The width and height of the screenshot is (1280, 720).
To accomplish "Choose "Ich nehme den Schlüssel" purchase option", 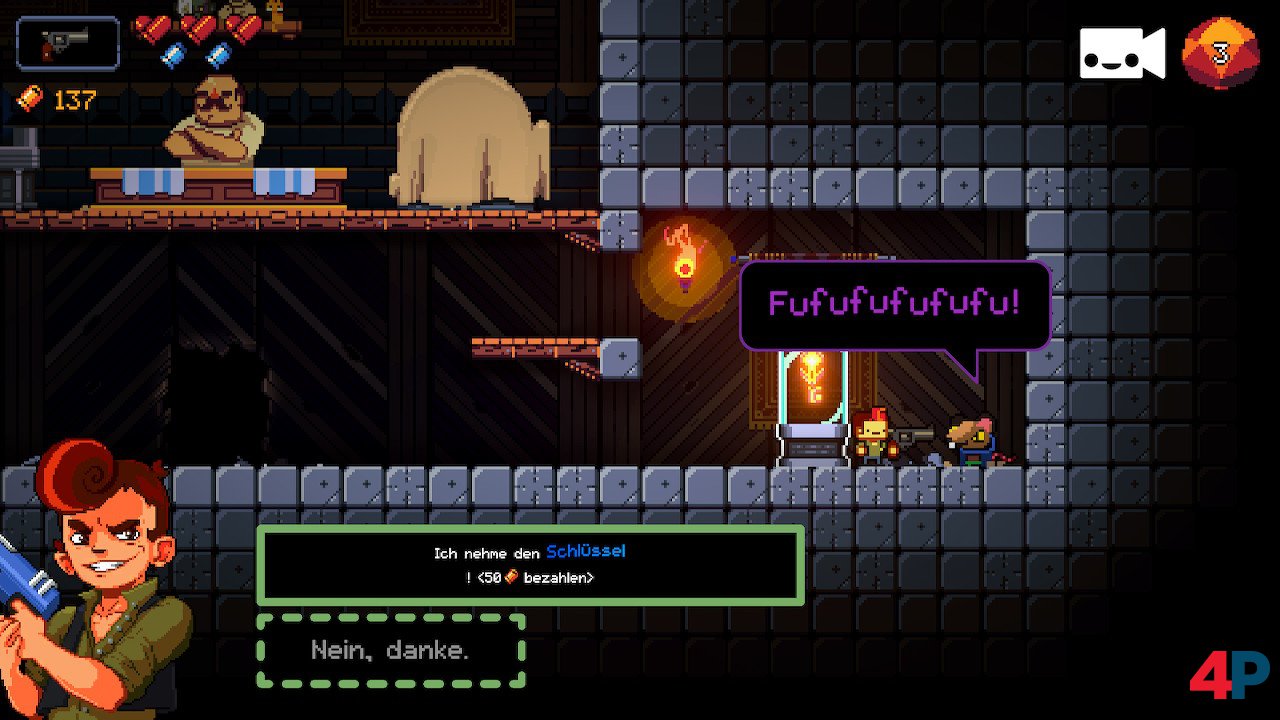I will [530, 565].
